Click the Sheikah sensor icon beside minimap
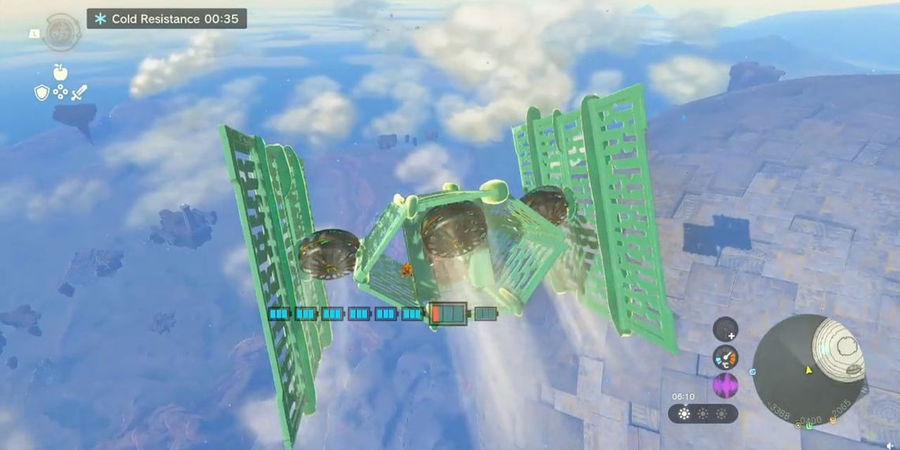900x450 pixels. tap(726, 328)
